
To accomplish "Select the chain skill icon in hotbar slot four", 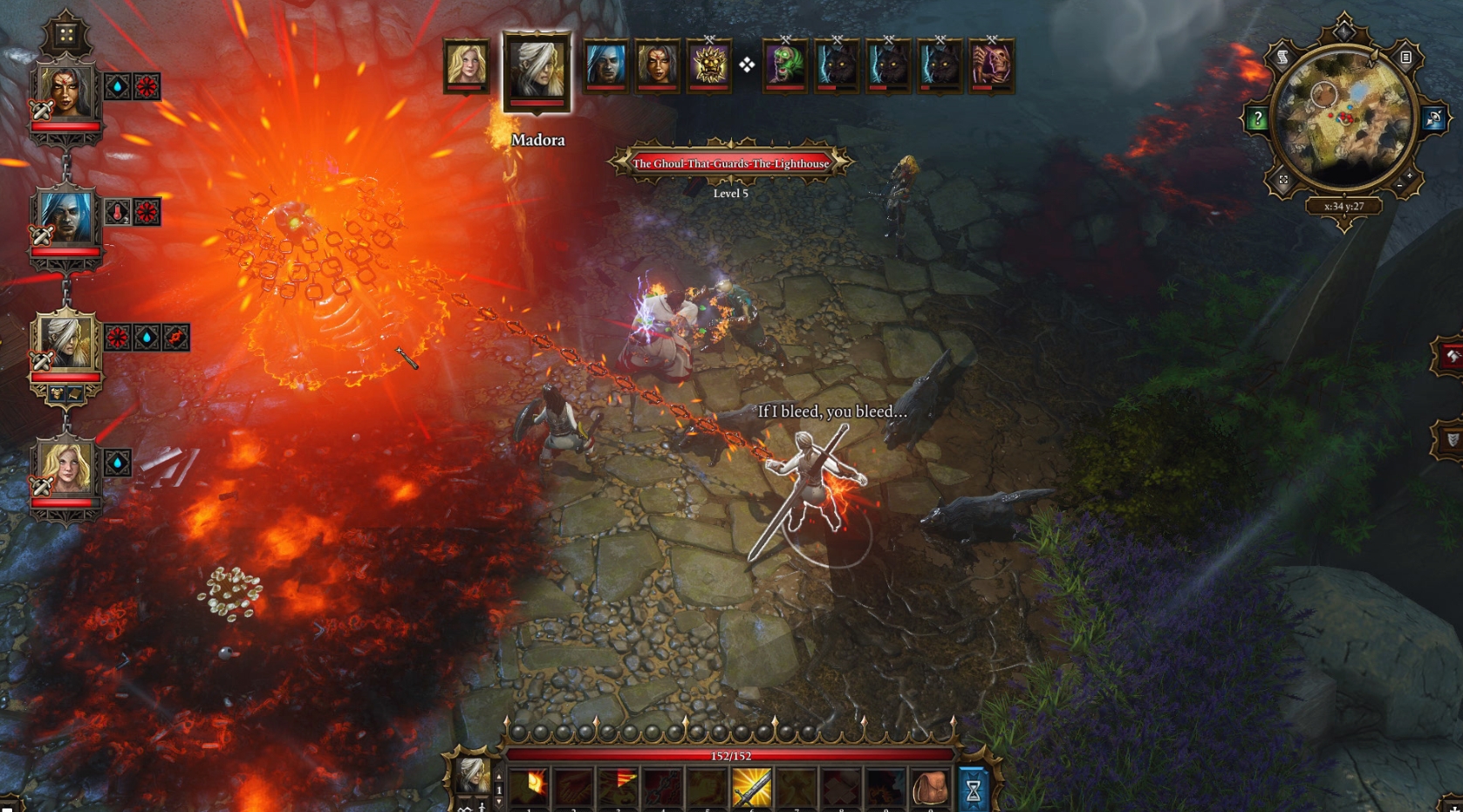I will (x=663, y=788).
